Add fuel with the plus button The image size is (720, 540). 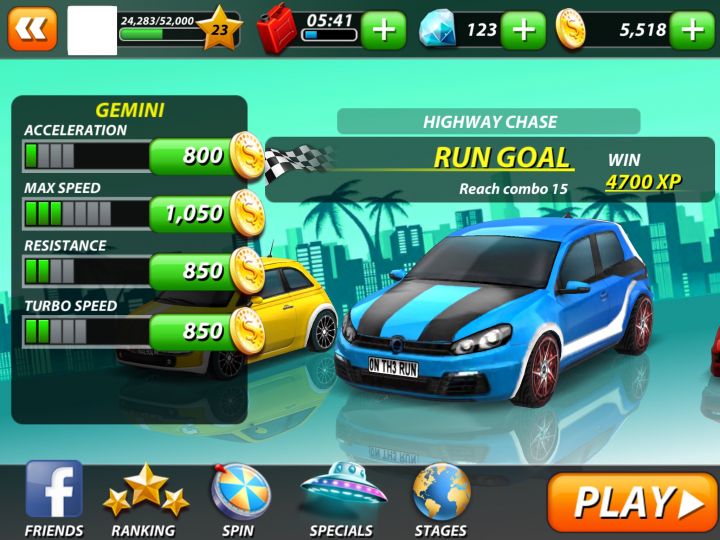[x=384, y=30]
